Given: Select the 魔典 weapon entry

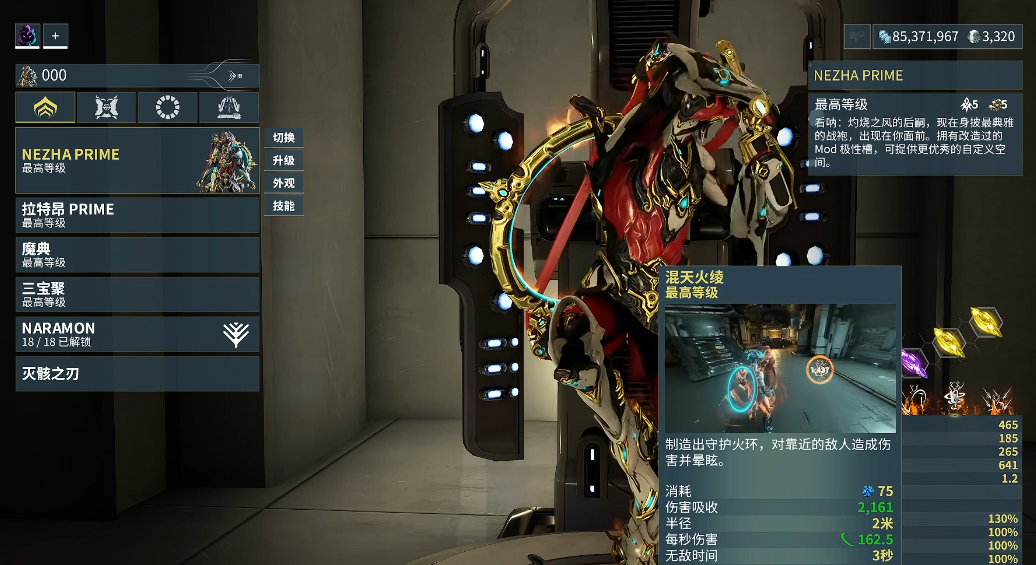Looking at the screenshot, I should click(x=137, y=254).
